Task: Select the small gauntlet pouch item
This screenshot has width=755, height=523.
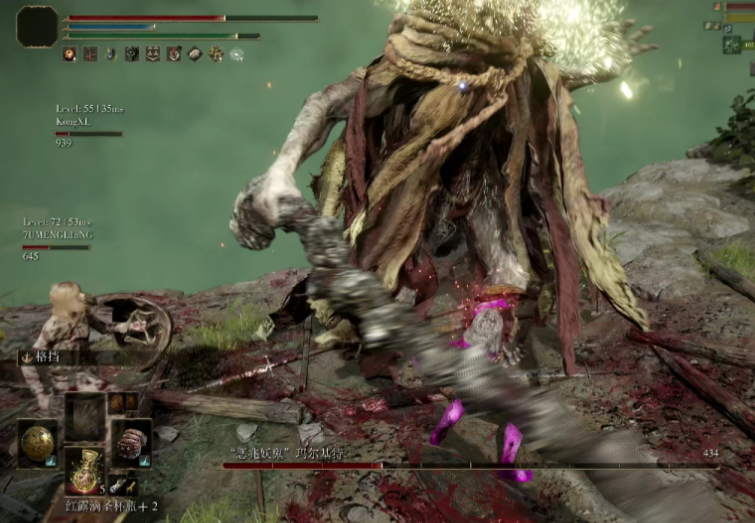Action: [x=116, y=485]
